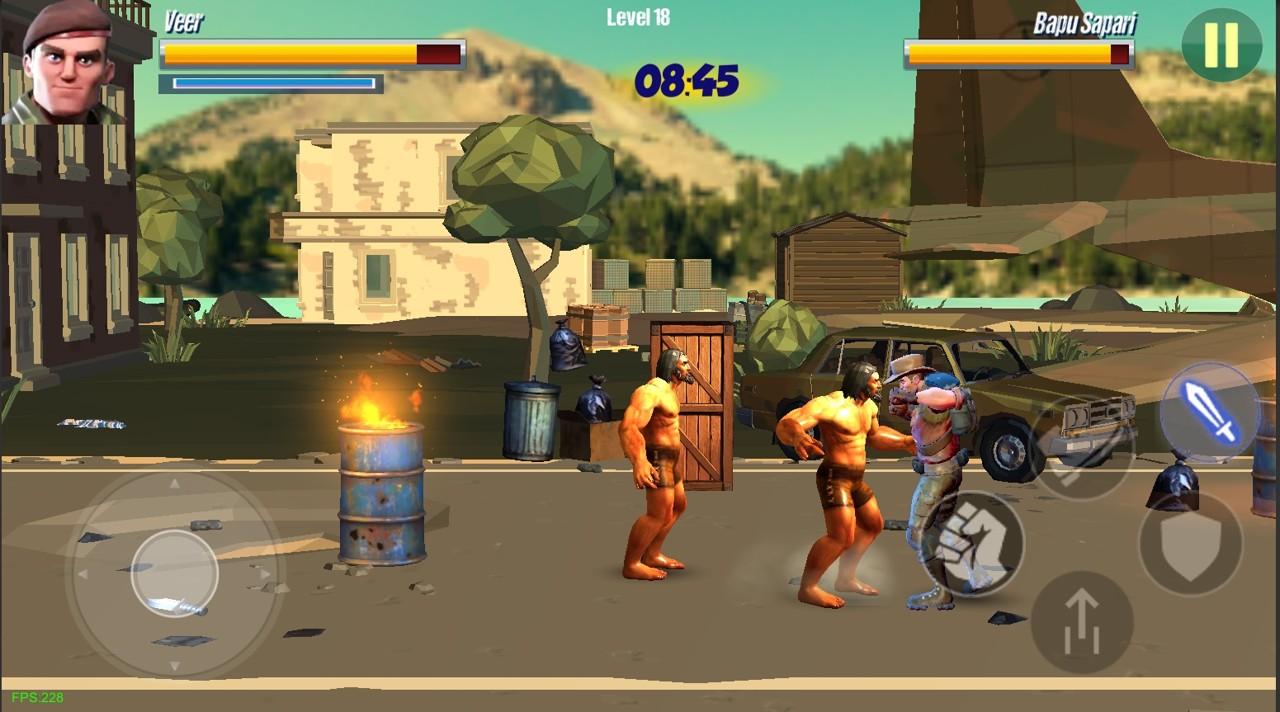Tap the virtual joystick thumb pad

pyautogui.click(x=175, y=573)
